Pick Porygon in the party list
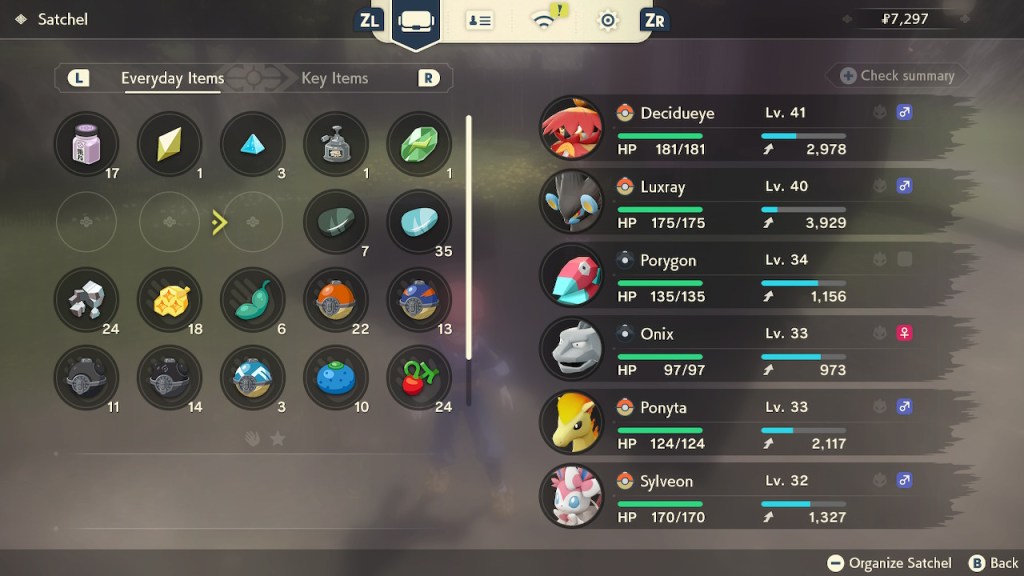The image size is (1024, 576). pyautogui.click(x=730, y=278)
